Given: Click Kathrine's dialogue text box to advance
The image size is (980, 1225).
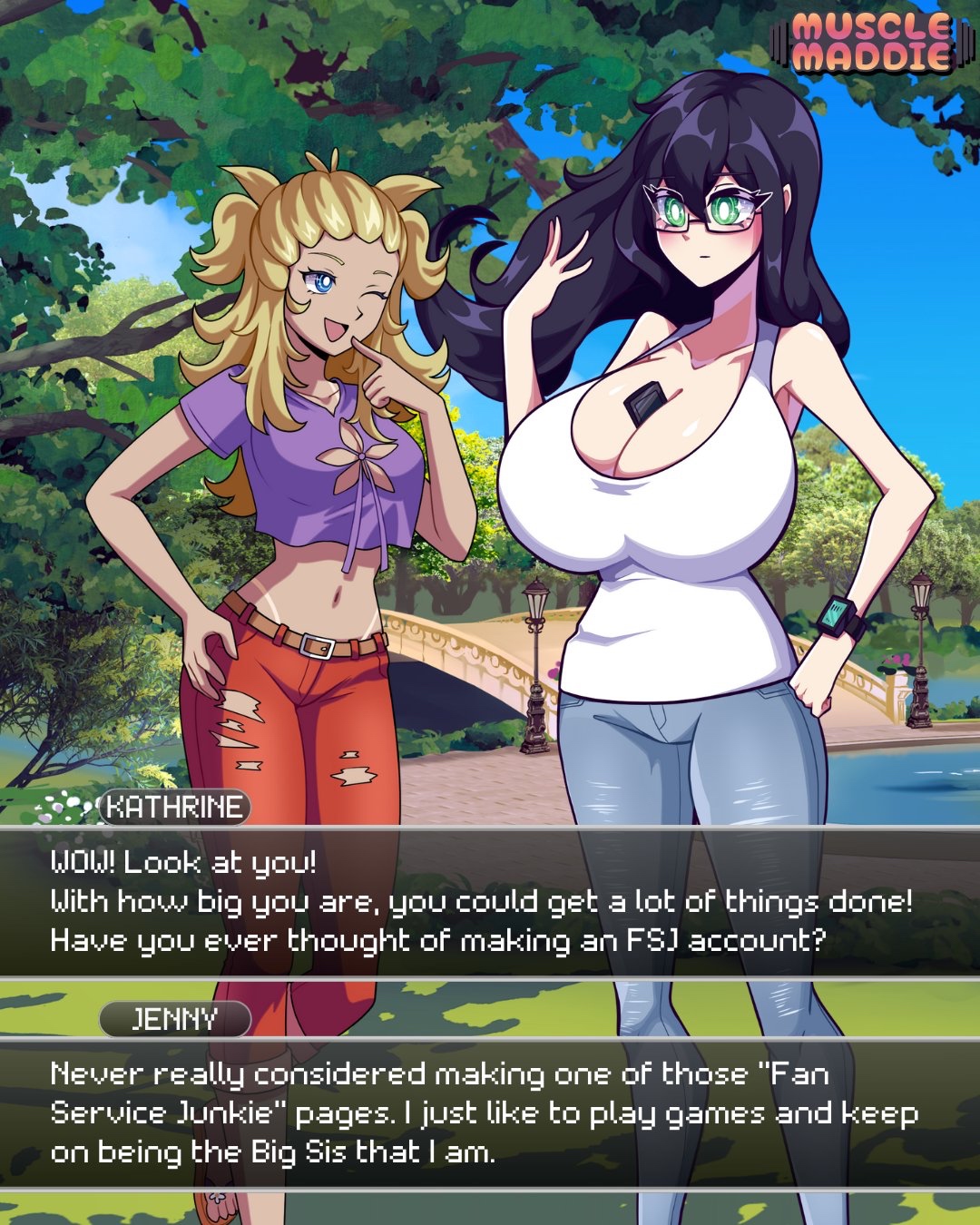Looking at the screenshot, I should (490, 901).
